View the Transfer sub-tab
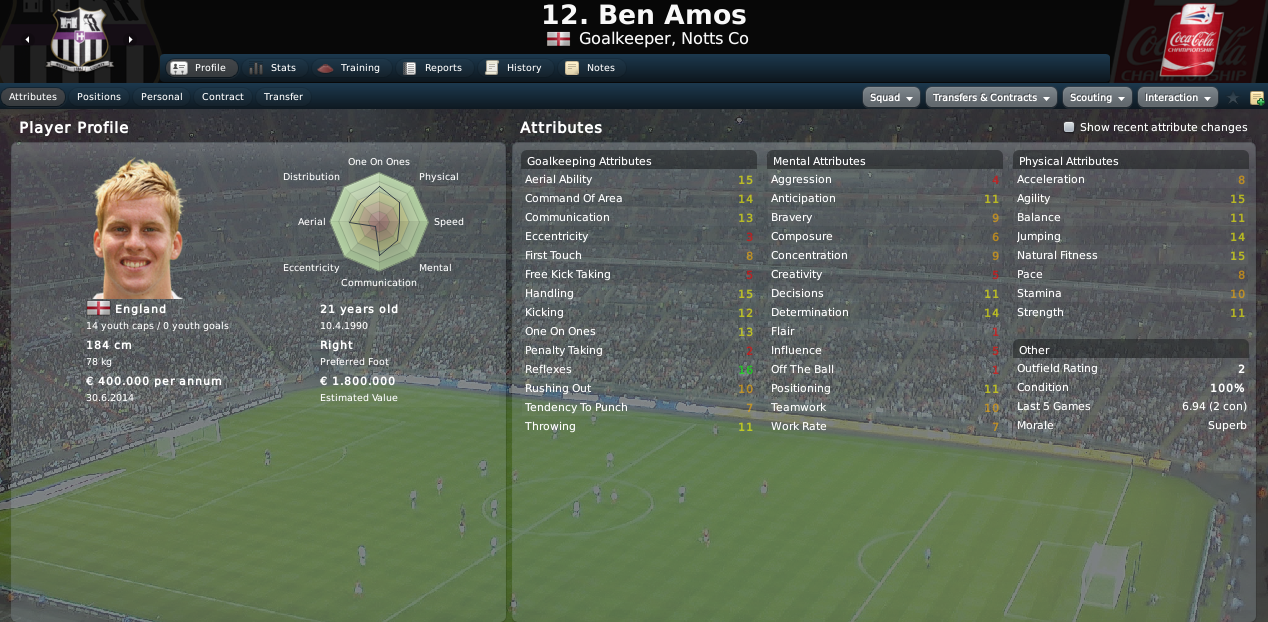1268x622 pixels. [284, 97]
